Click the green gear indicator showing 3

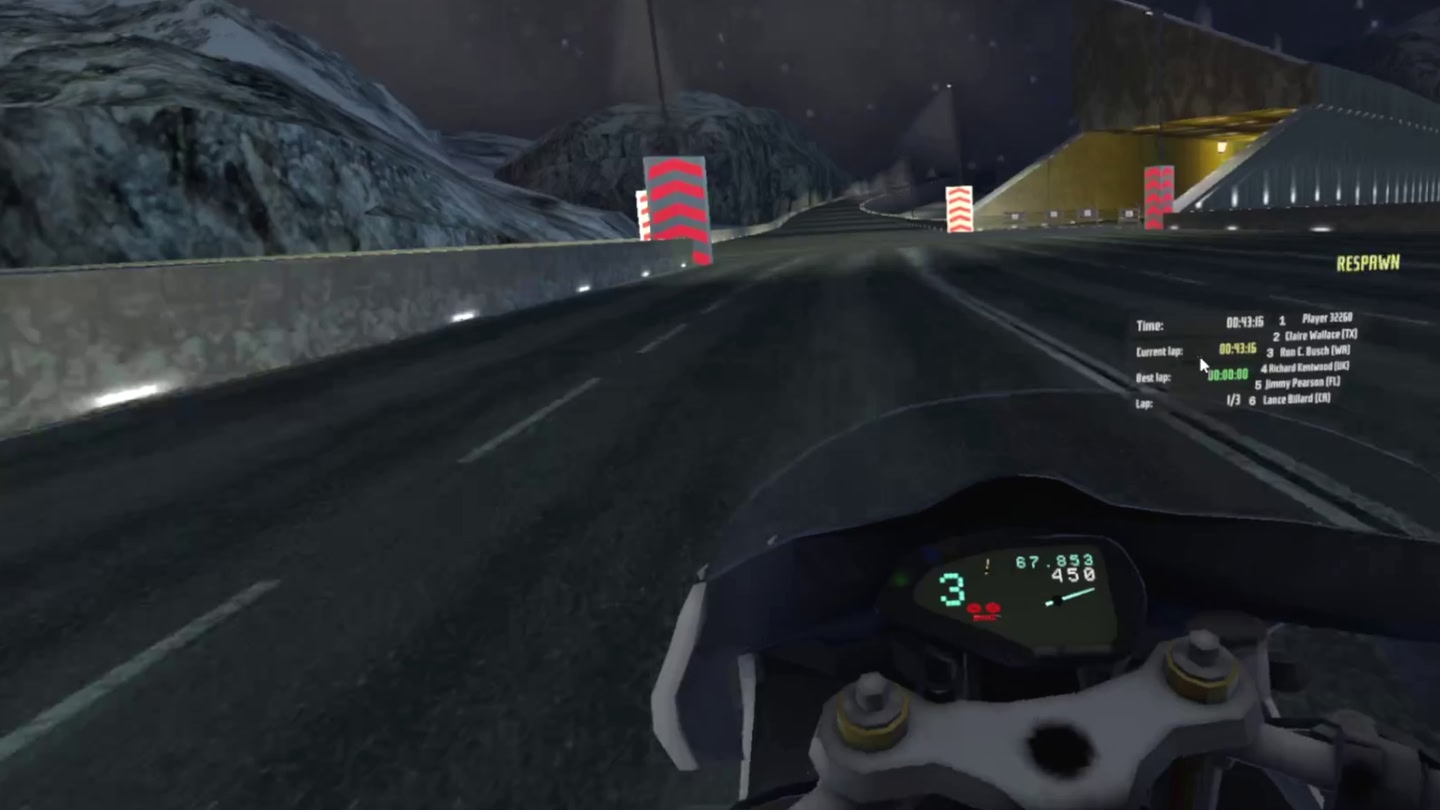point(951,589)
